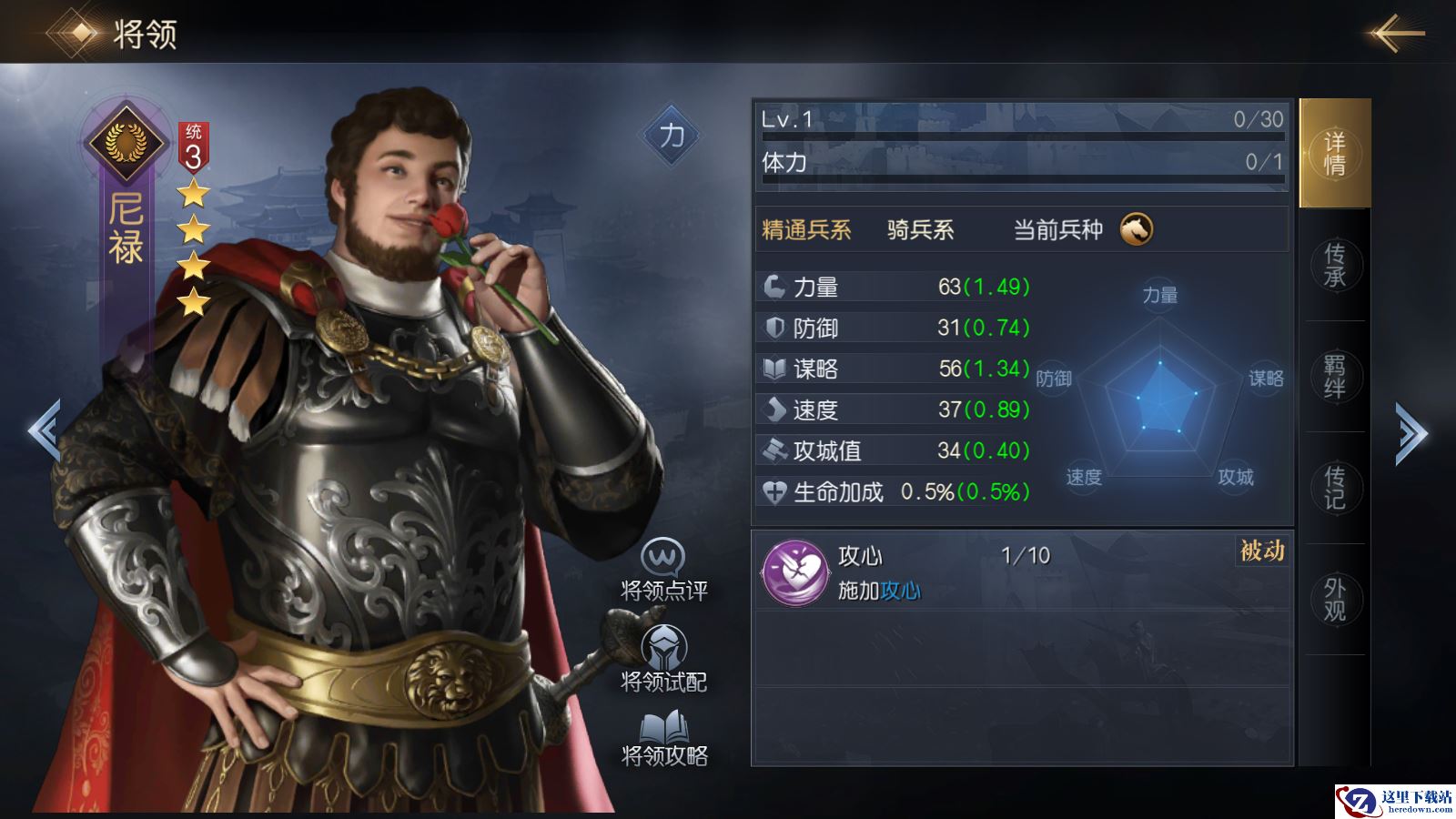The image size is (1456, 819).
Task: Open the 这里下载站 watermark logo
Action: click(x=1395, y=801)
